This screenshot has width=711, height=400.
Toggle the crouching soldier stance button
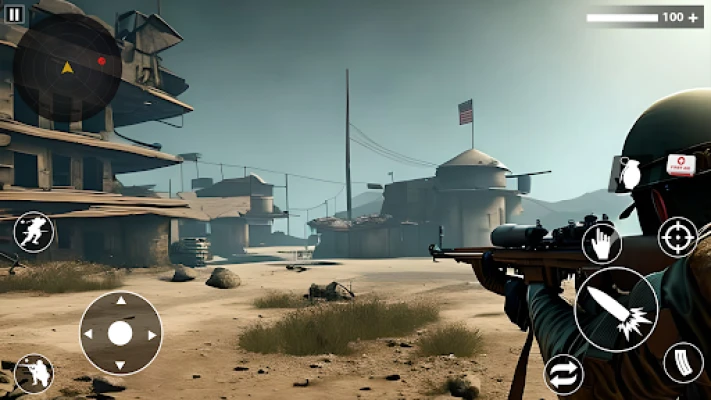(33, 373)
